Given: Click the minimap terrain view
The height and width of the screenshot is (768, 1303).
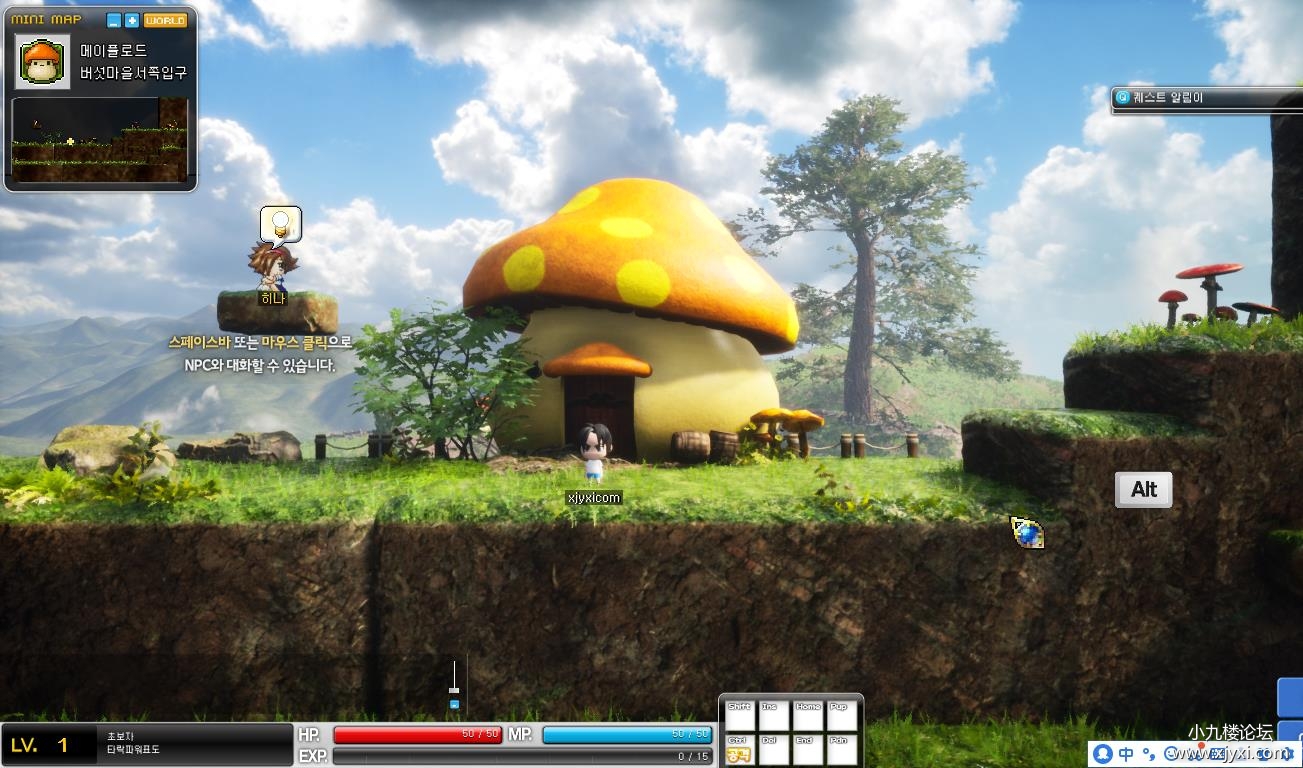Looking at the screenshot, I should click(x=99, y=139).
